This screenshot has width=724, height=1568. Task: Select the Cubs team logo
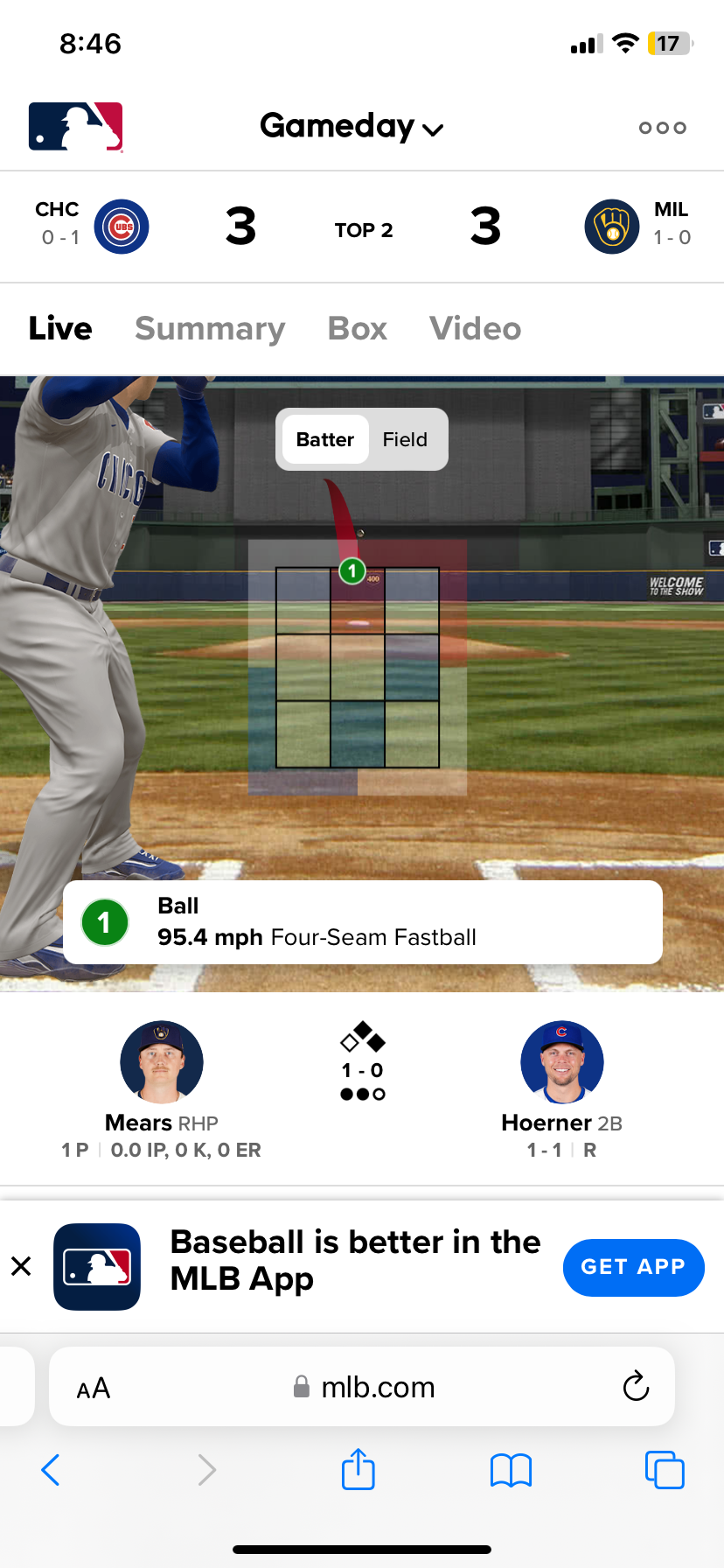(x=122, y=227)
